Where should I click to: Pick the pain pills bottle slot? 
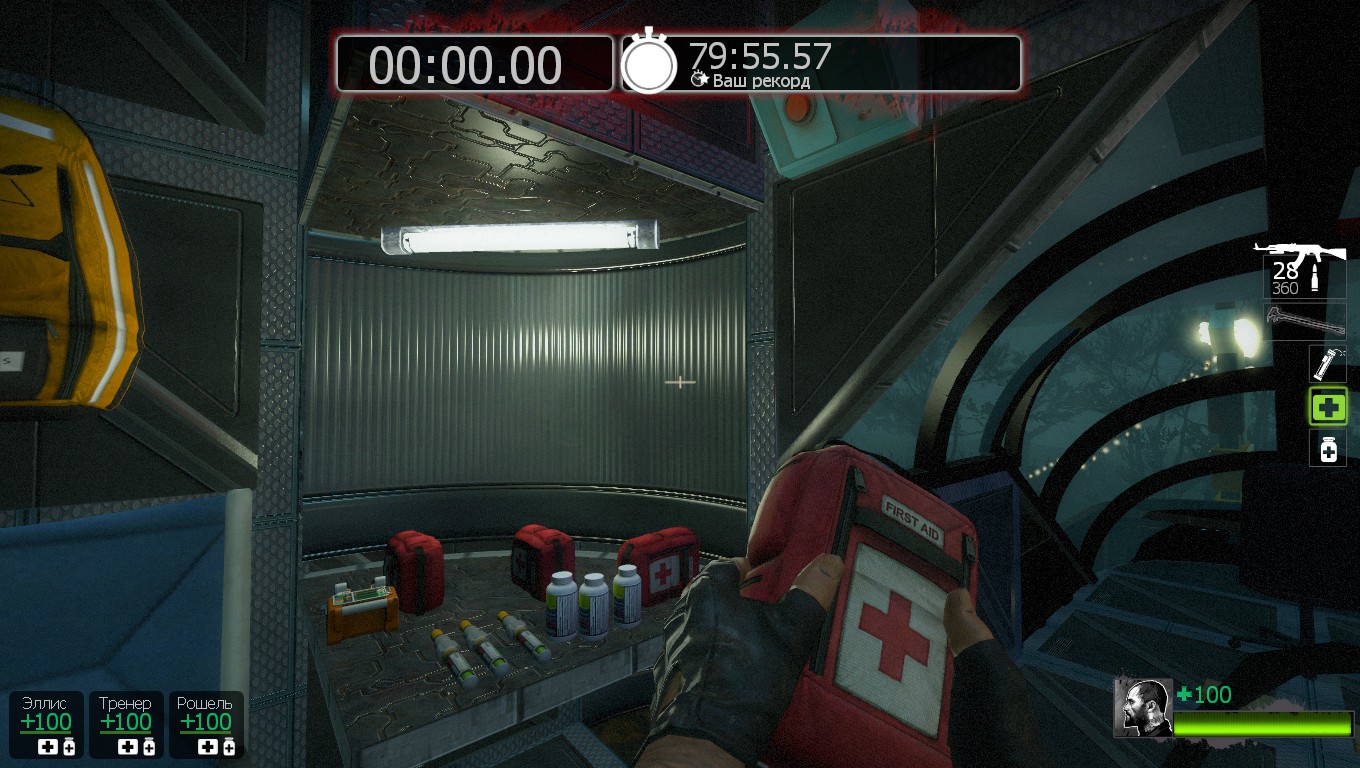click(x=1328, y=449)
